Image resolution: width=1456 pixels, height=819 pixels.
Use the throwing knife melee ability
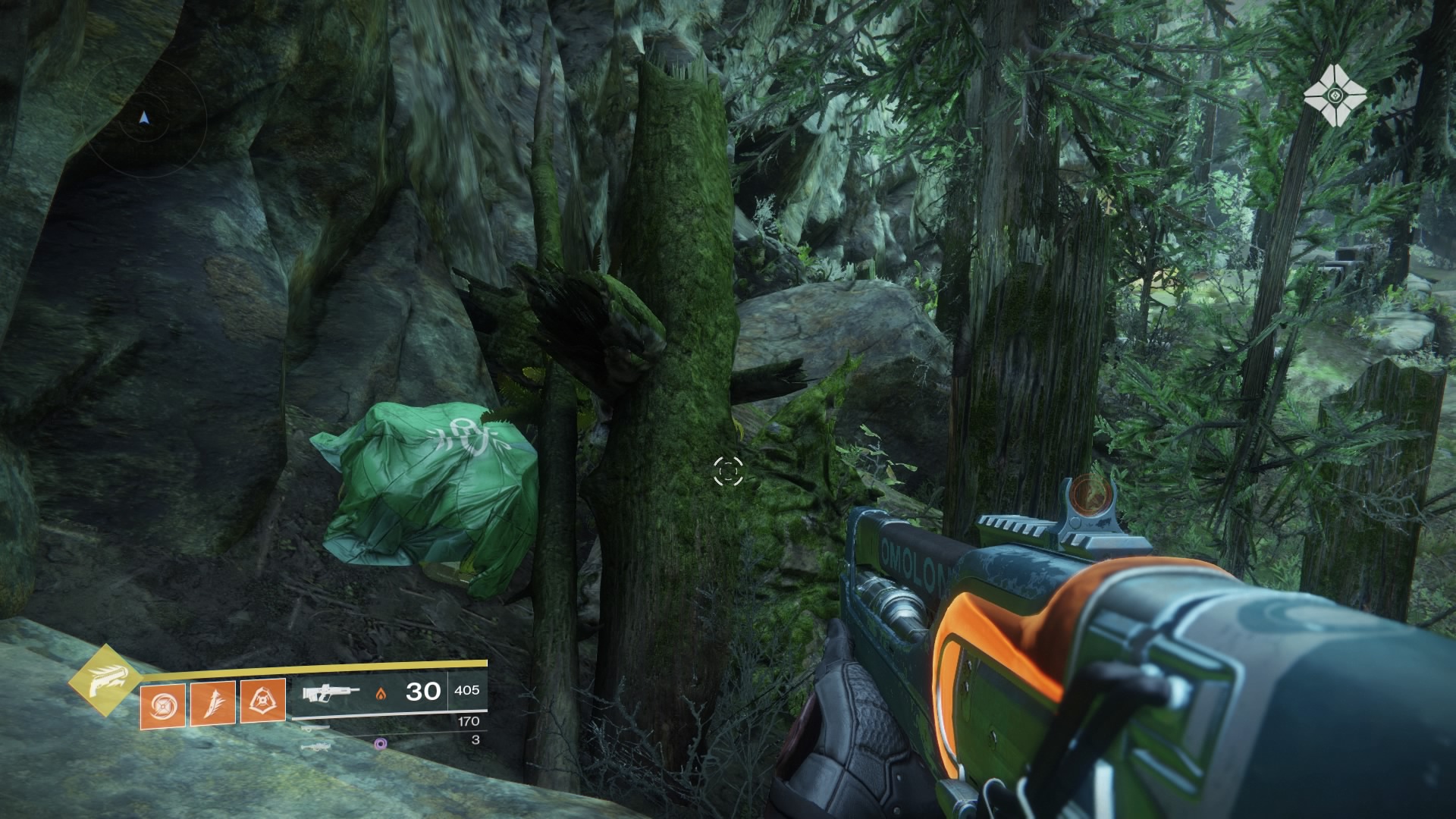pyautogui.click(x=212, y=701)
